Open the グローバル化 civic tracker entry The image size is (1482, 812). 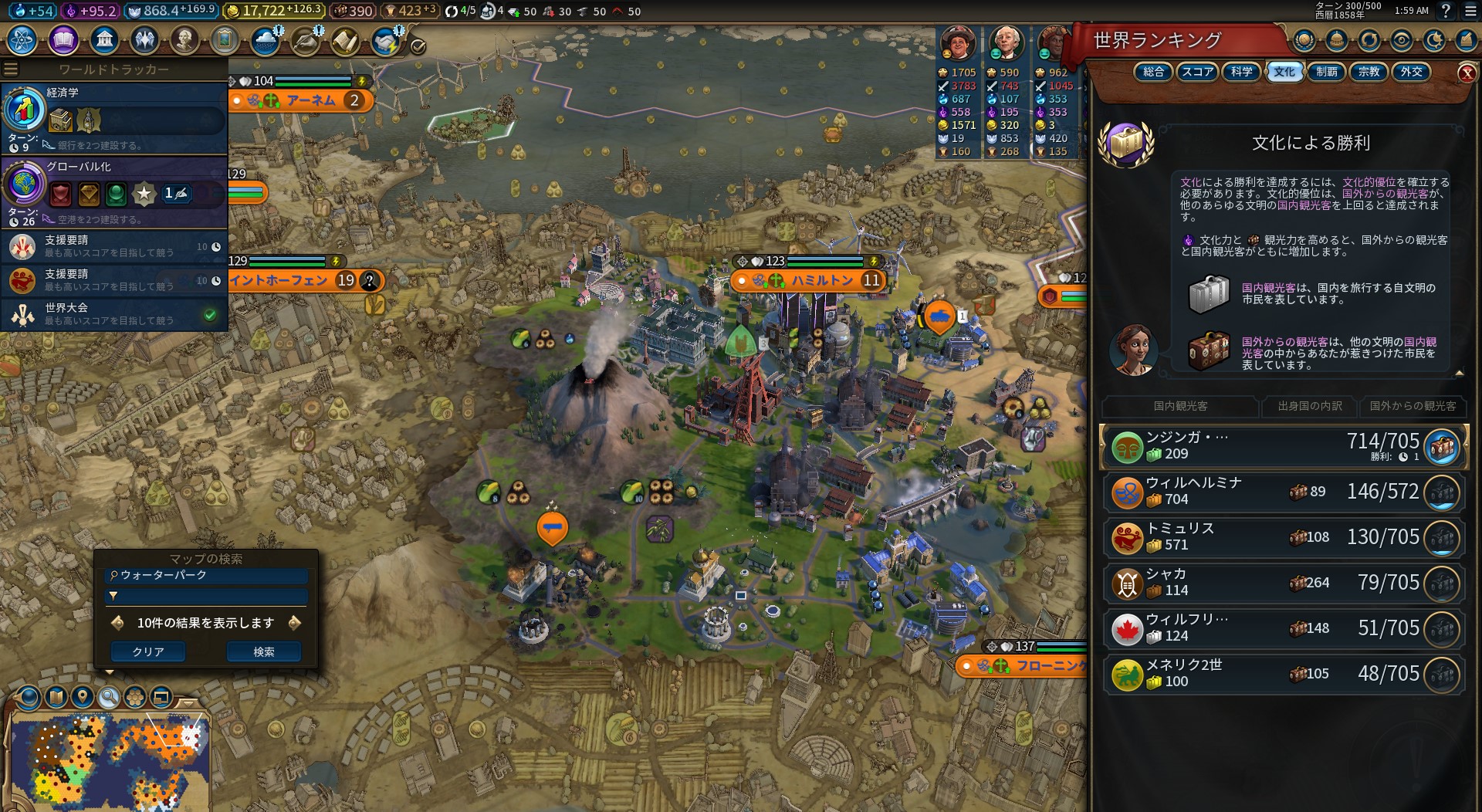point(114,190)
